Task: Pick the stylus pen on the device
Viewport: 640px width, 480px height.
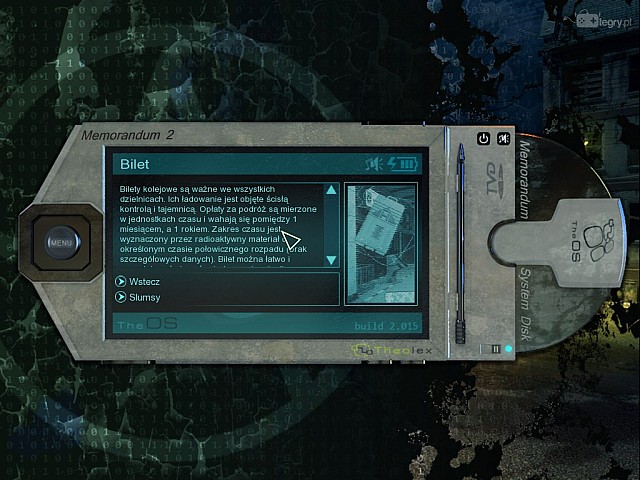Action: 462,240
